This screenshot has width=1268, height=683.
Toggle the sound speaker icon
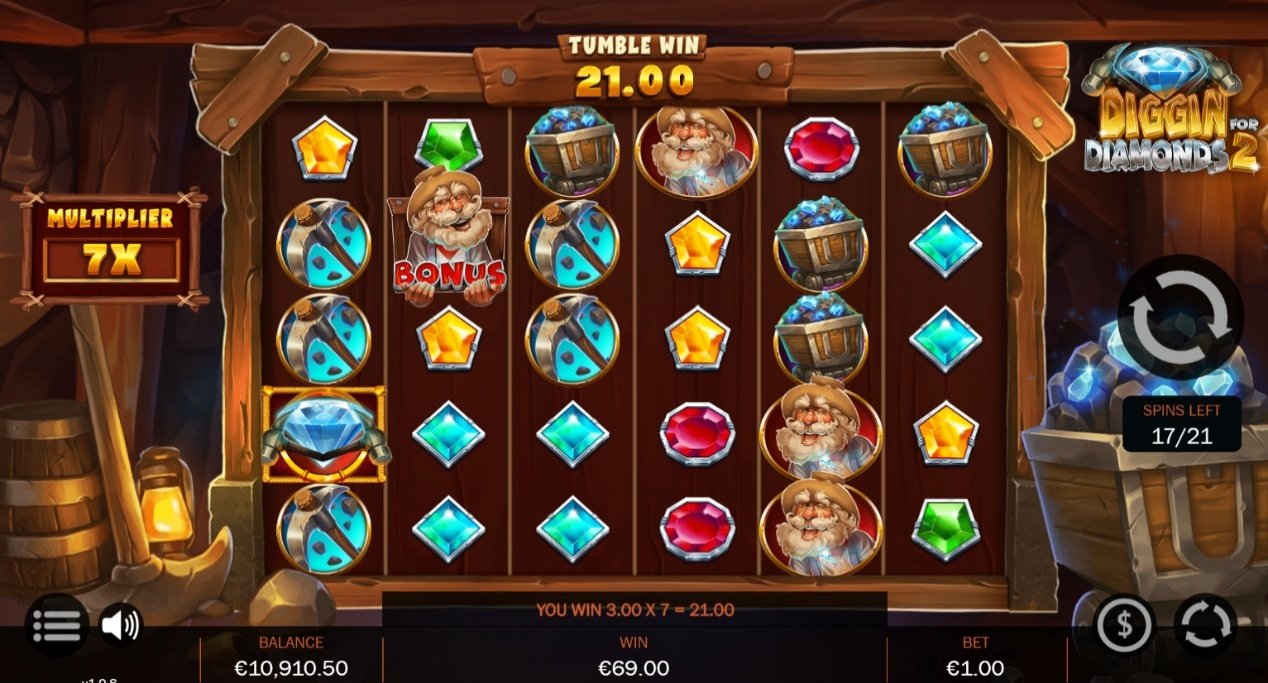121,625
